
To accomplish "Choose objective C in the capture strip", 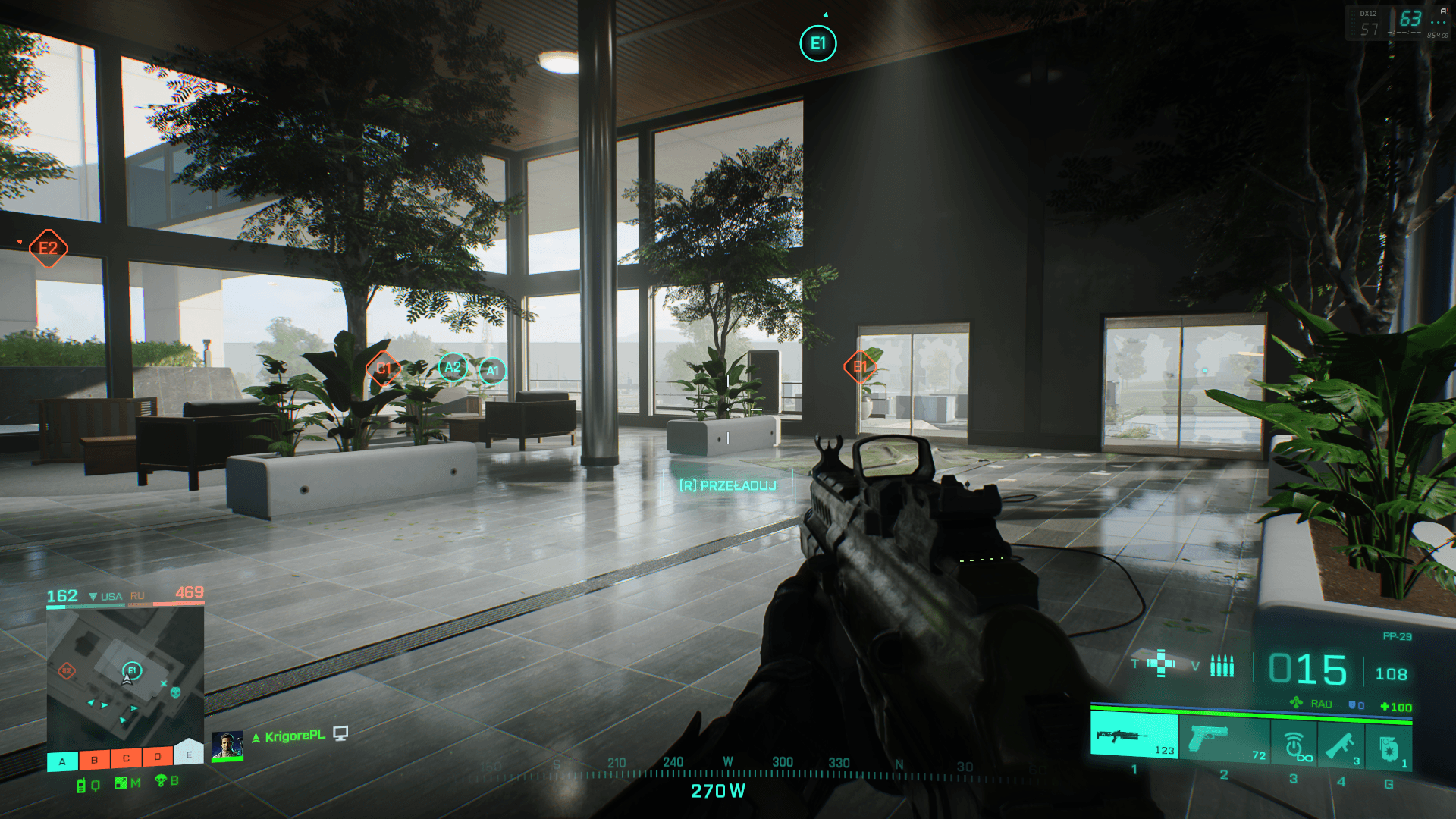I will pos(126,758).
